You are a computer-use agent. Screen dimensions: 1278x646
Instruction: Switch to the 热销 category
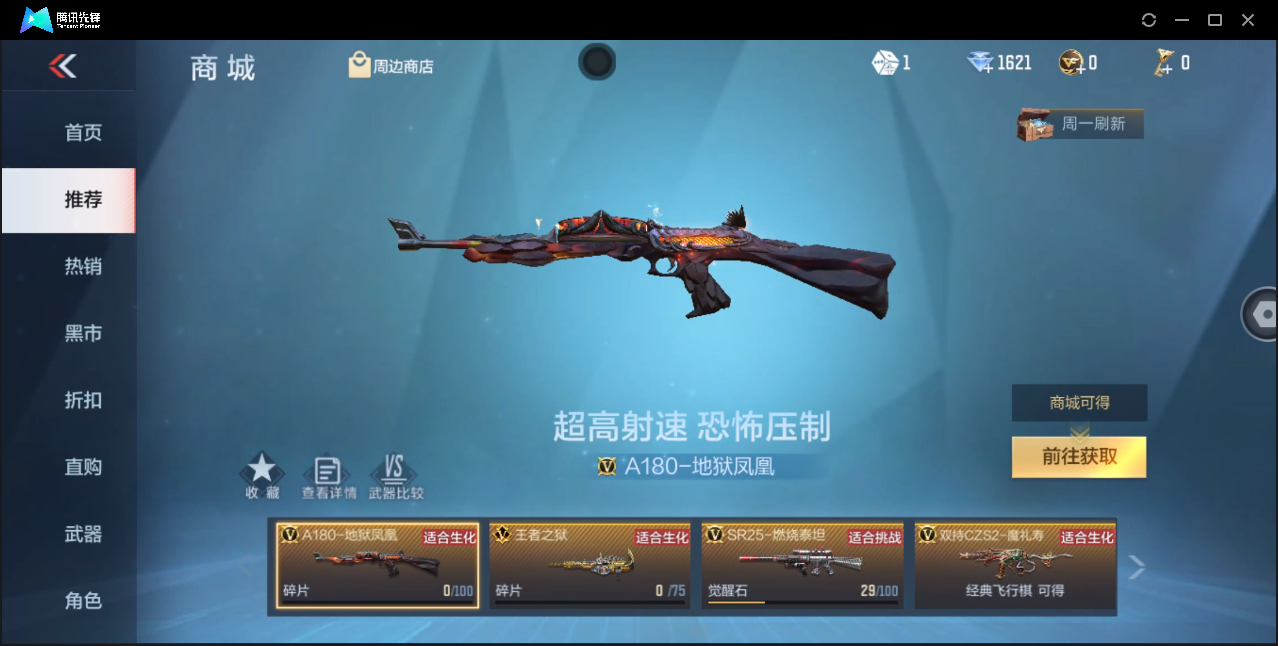(83, 267)
